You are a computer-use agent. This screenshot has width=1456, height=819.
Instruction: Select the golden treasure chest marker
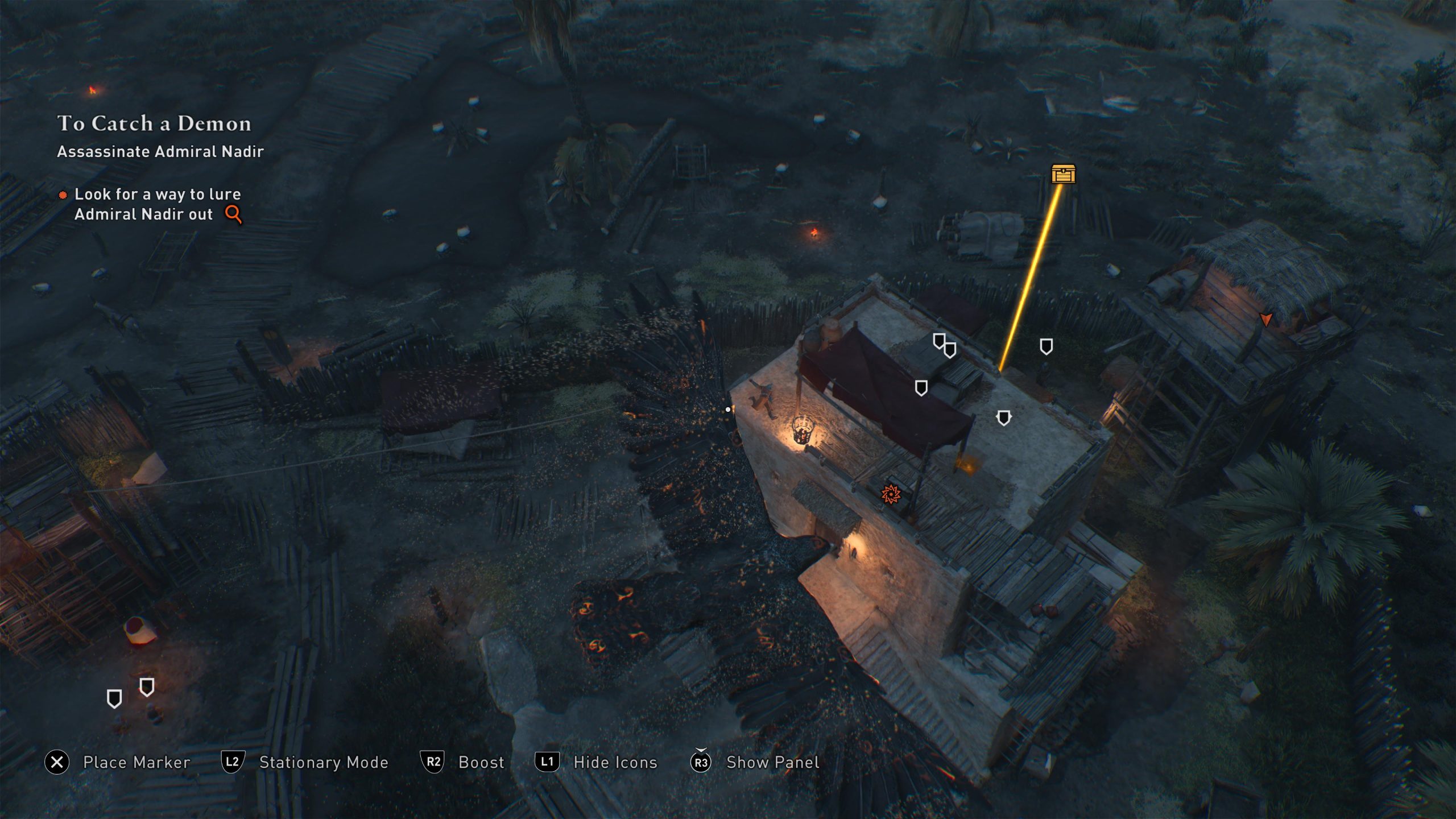coord(1063,174)
